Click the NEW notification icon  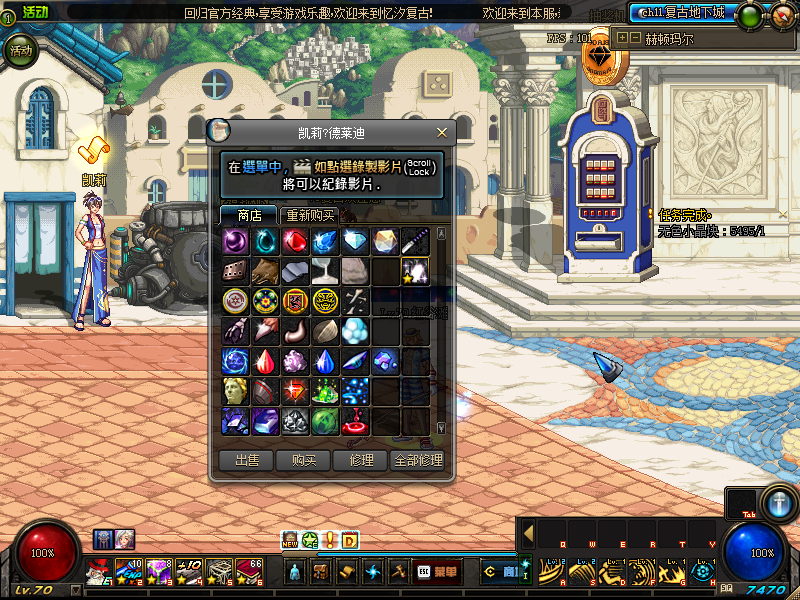pyautogui.click(x=290, y=541)
